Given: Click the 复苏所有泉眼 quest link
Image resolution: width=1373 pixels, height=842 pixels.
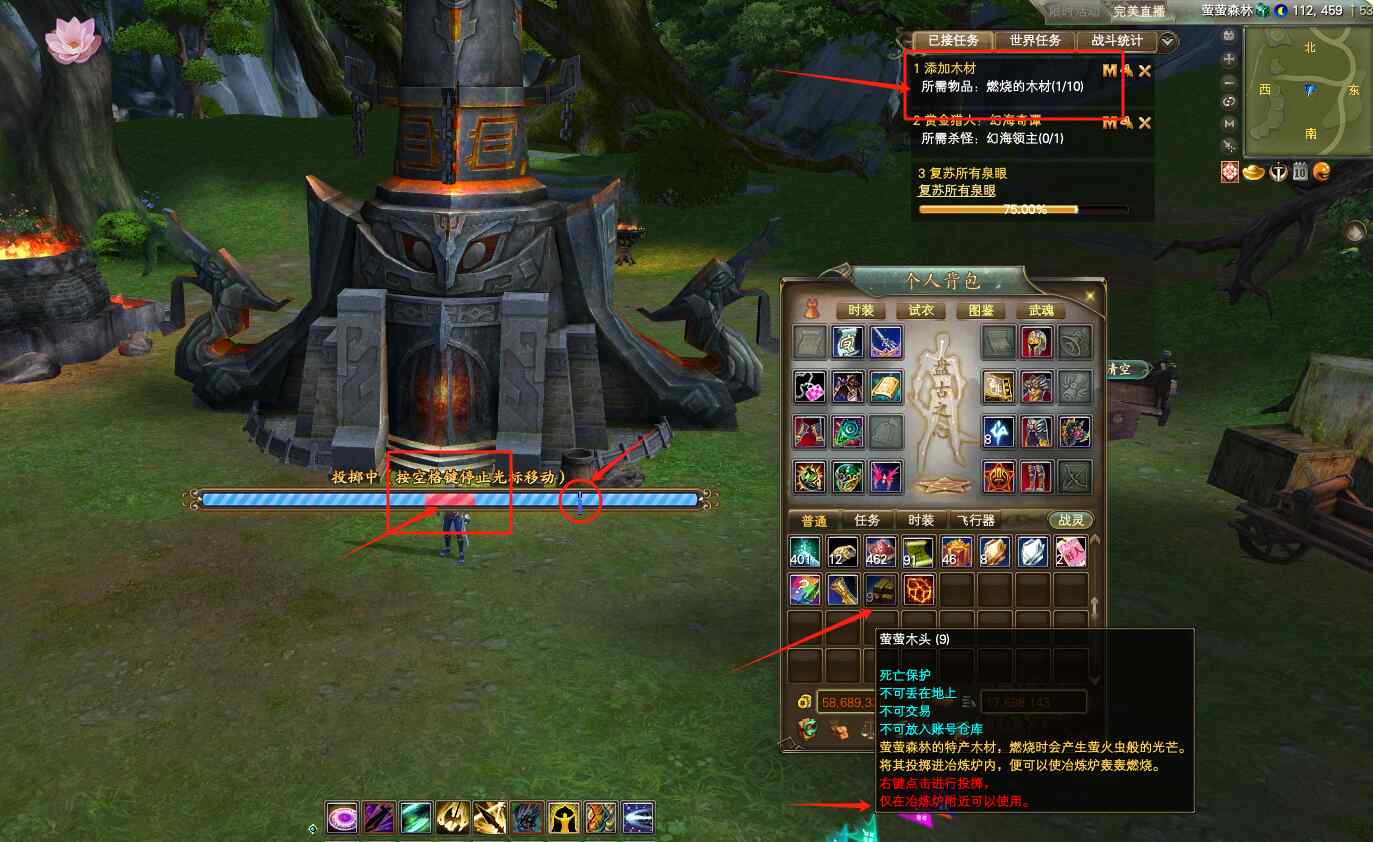Looking at the screenshot, I should coord(956,190).
